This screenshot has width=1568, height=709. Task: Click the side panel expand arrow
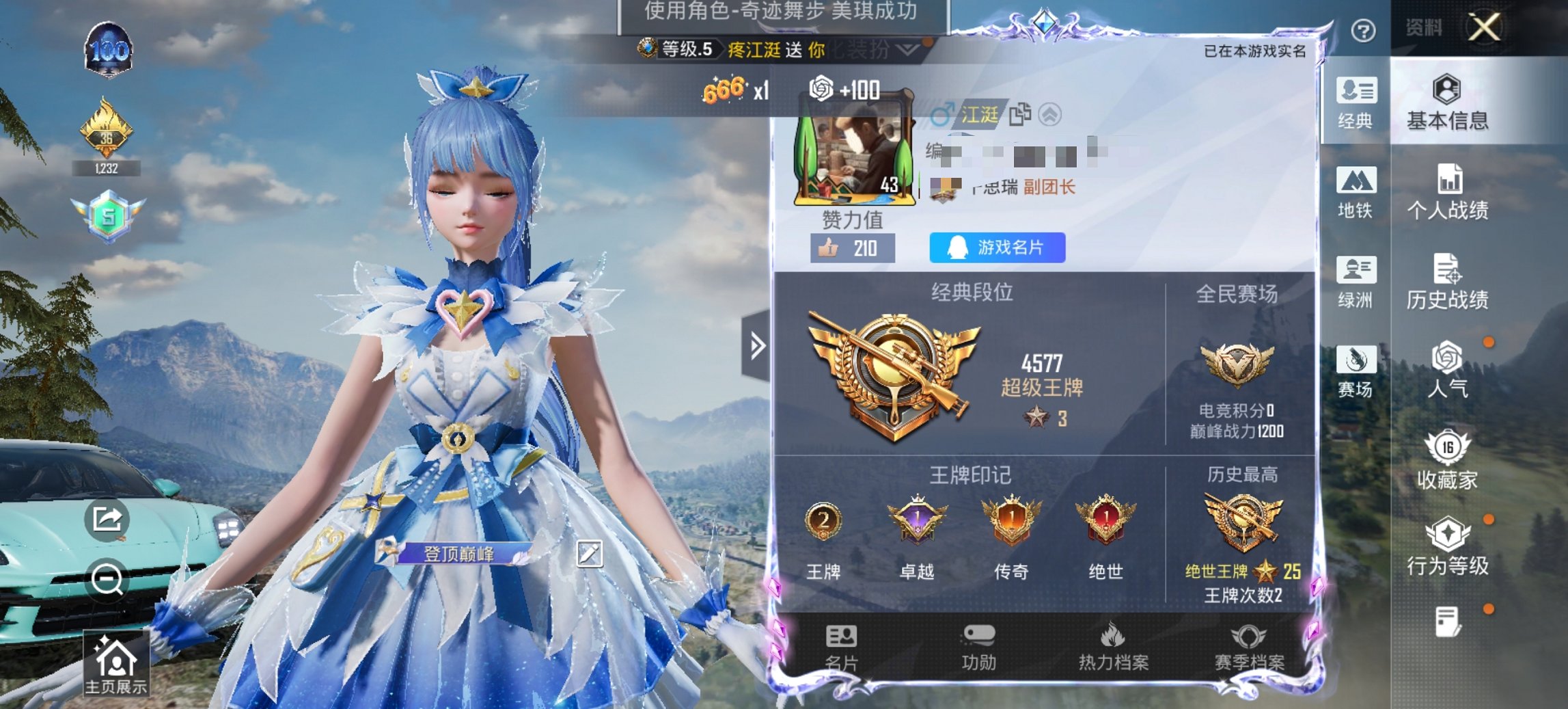[757, 347]
